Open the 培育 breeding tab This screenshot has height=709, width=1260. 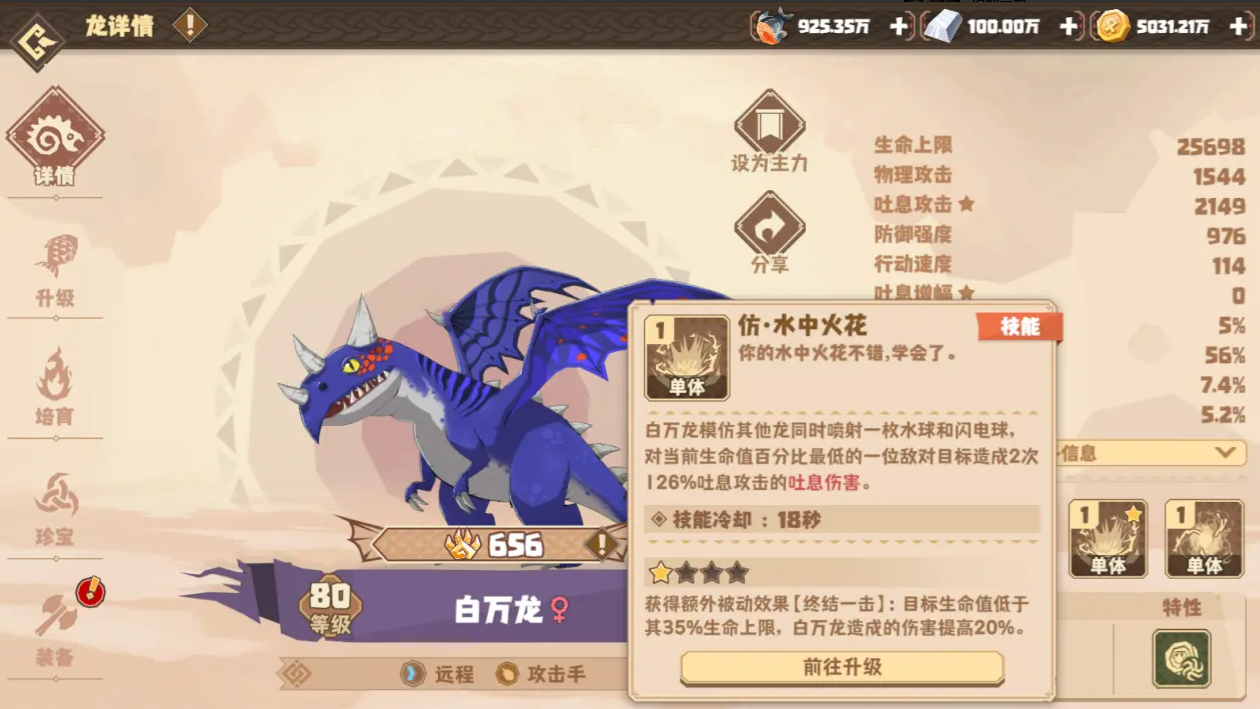pyautogui.click(x=55, y=389)
